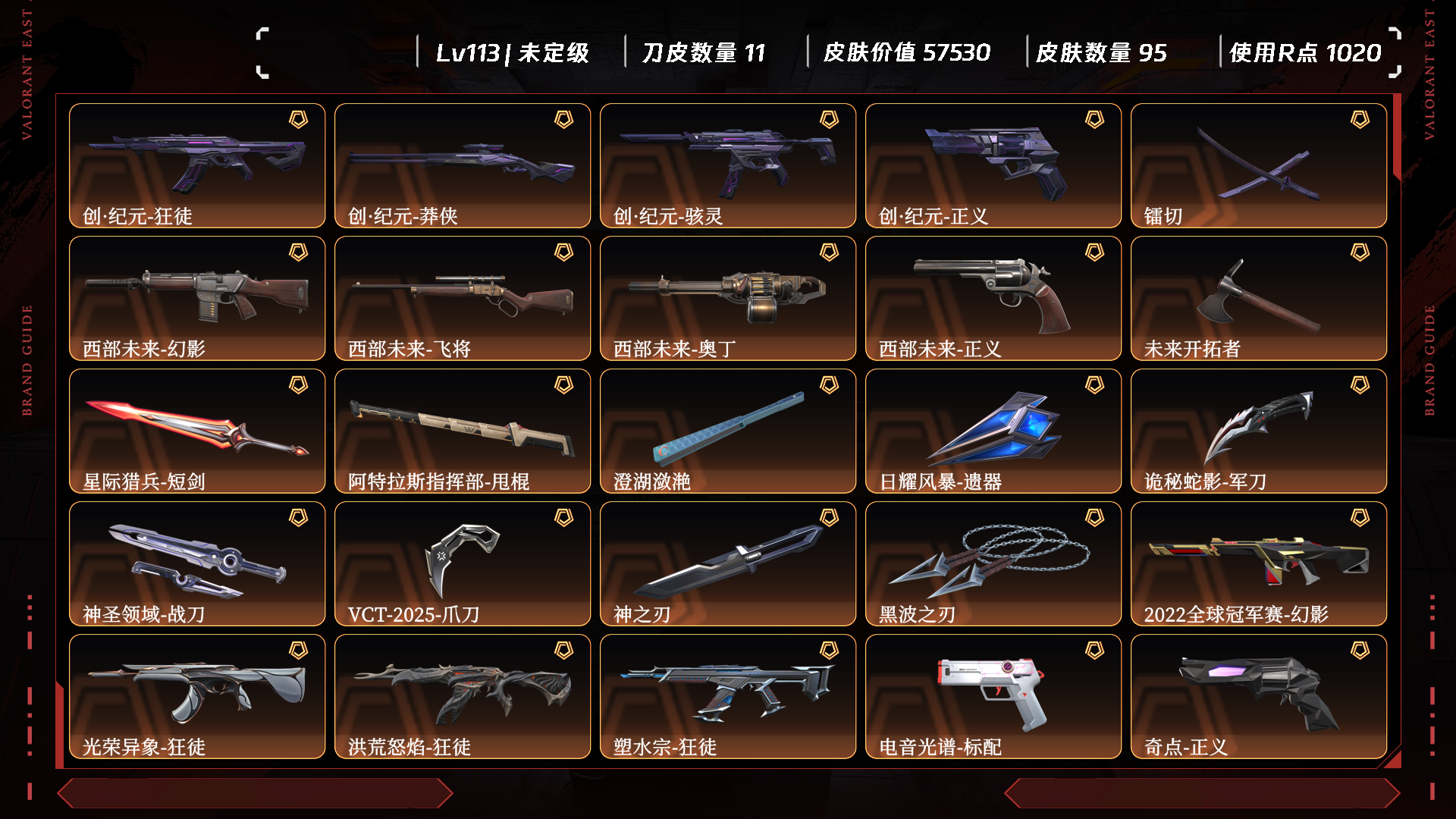Click the 西部未来-幻影 rifle skin
The image size is (1456, 819).
click(x=197, y=298)
